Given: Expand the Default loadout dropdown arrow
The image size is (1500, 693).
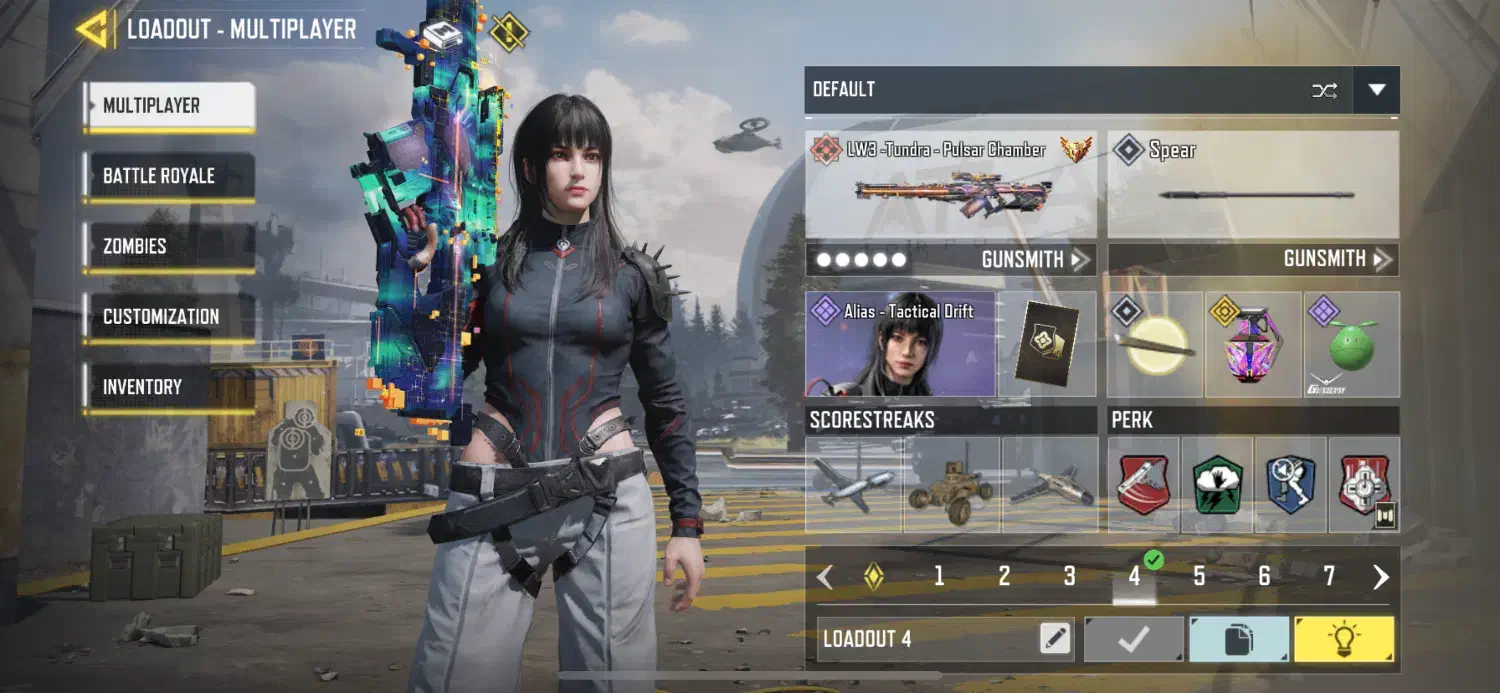Looking at the screenshot, I should coord(1377,90).
